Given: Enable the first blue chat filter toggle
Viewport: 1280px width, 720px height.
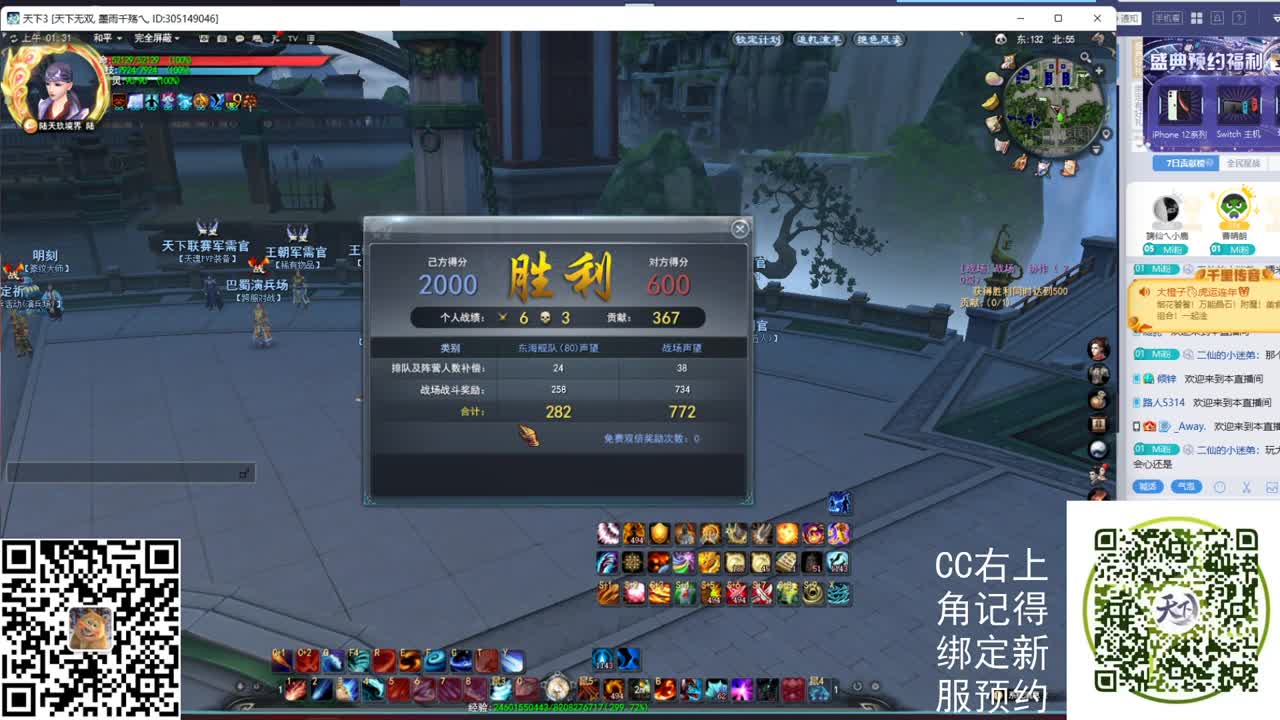Looking at the screenshot, I should (1148, 486).
